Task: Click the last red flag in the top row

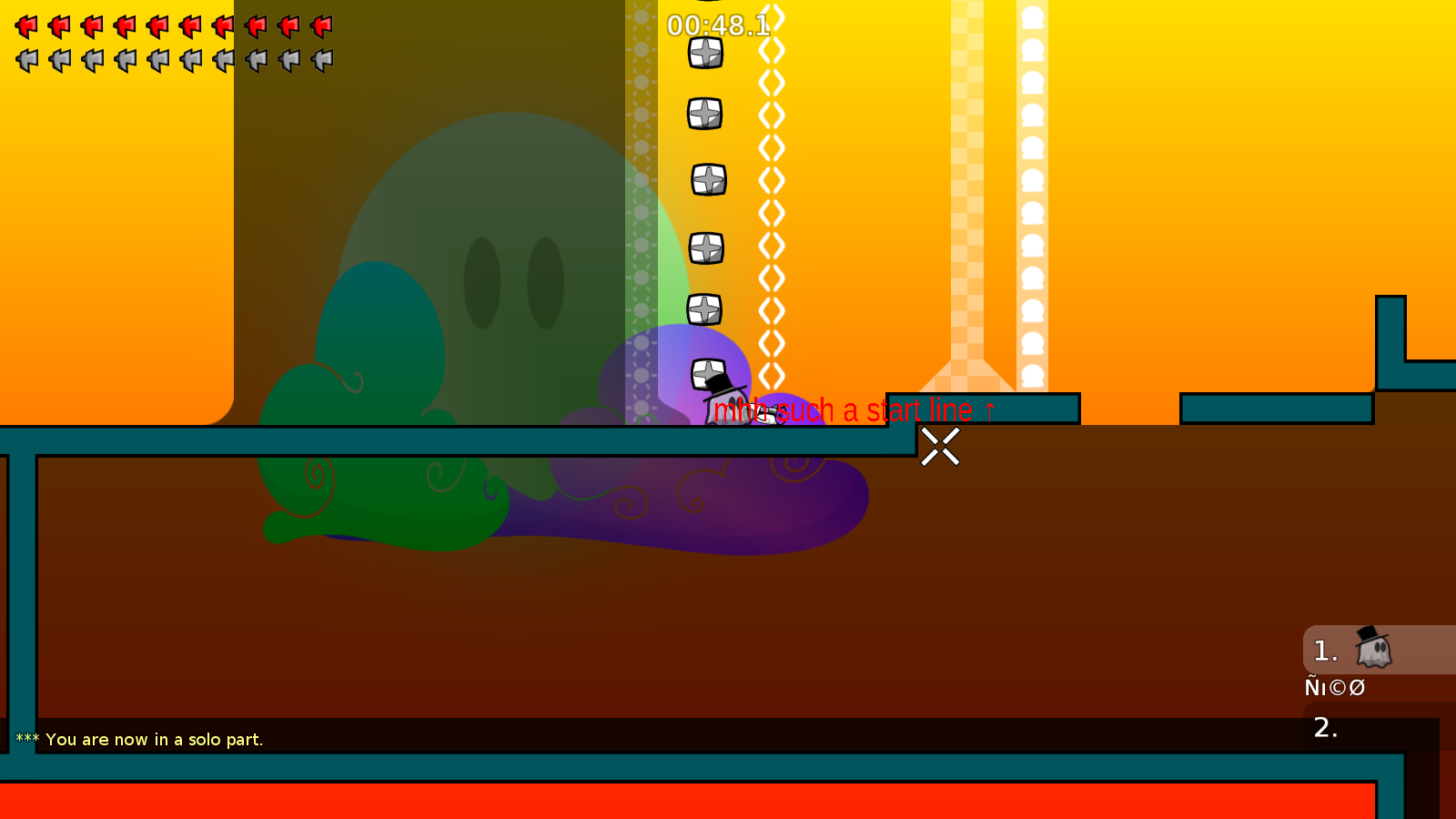Action: (x=323, y=25)
